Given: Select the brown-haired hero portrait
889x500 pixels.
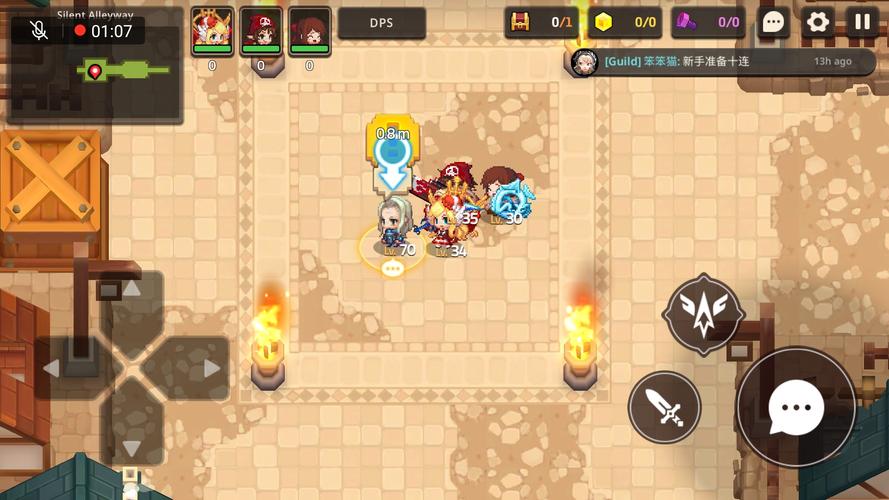Looking at the screenshot, I should click(x=309, y=31).
